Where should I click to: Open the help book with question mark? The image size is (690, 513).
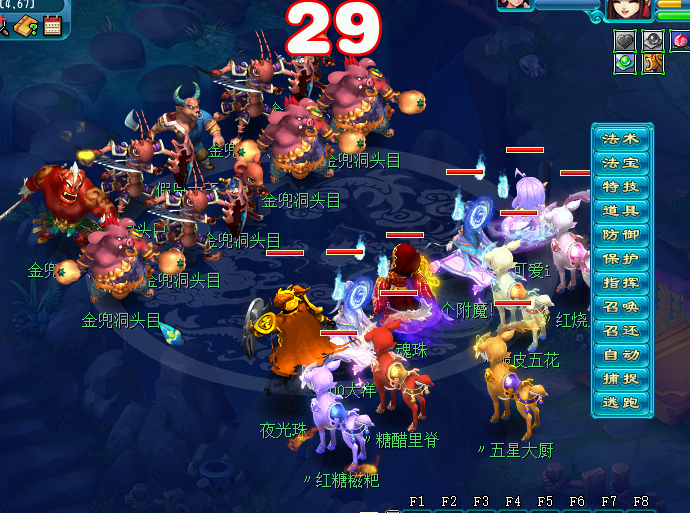click(27, 27)
